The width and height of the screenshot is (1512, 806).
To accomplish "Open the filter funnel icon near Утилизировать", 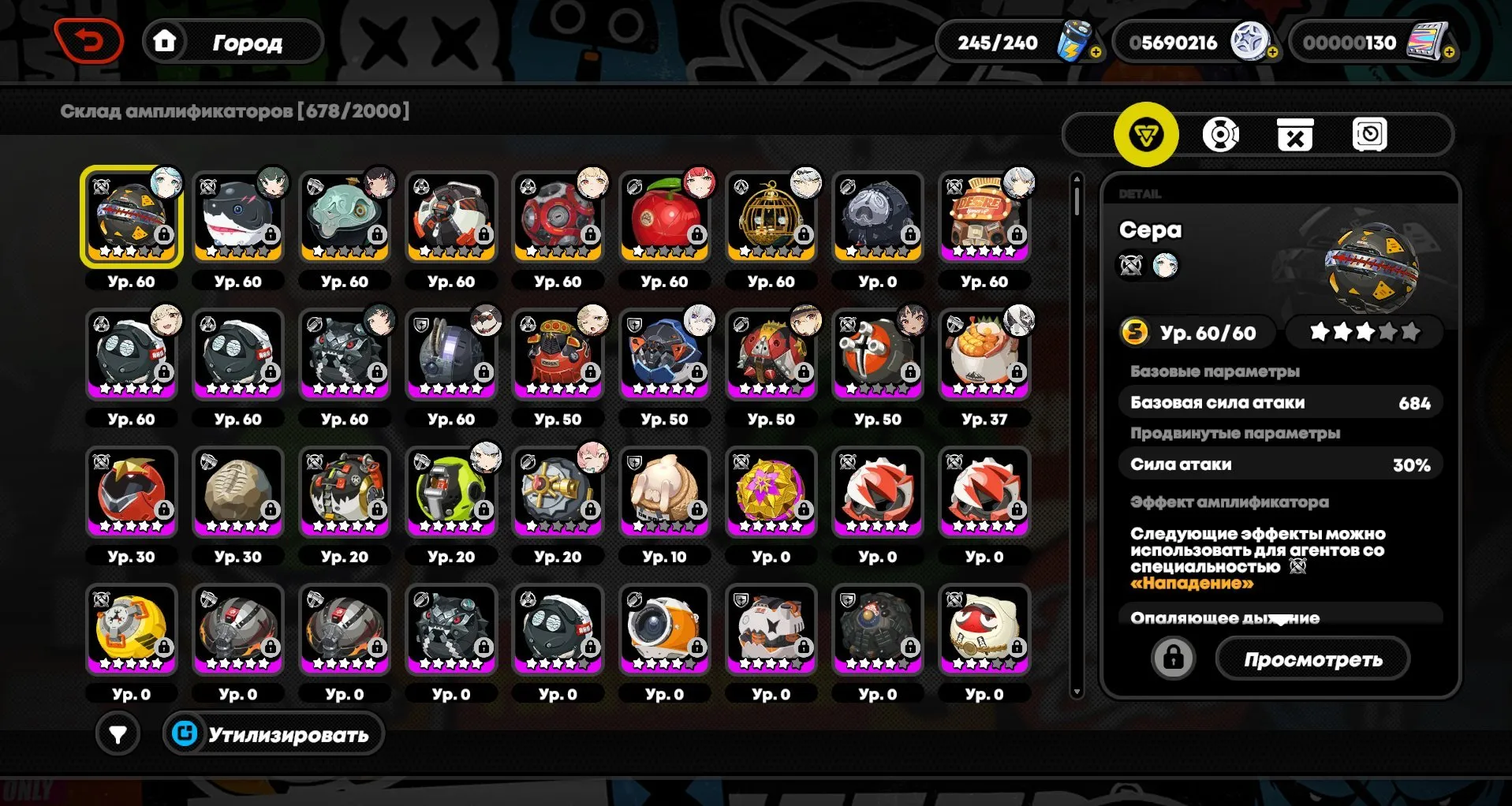I will (x=117, y=734).
